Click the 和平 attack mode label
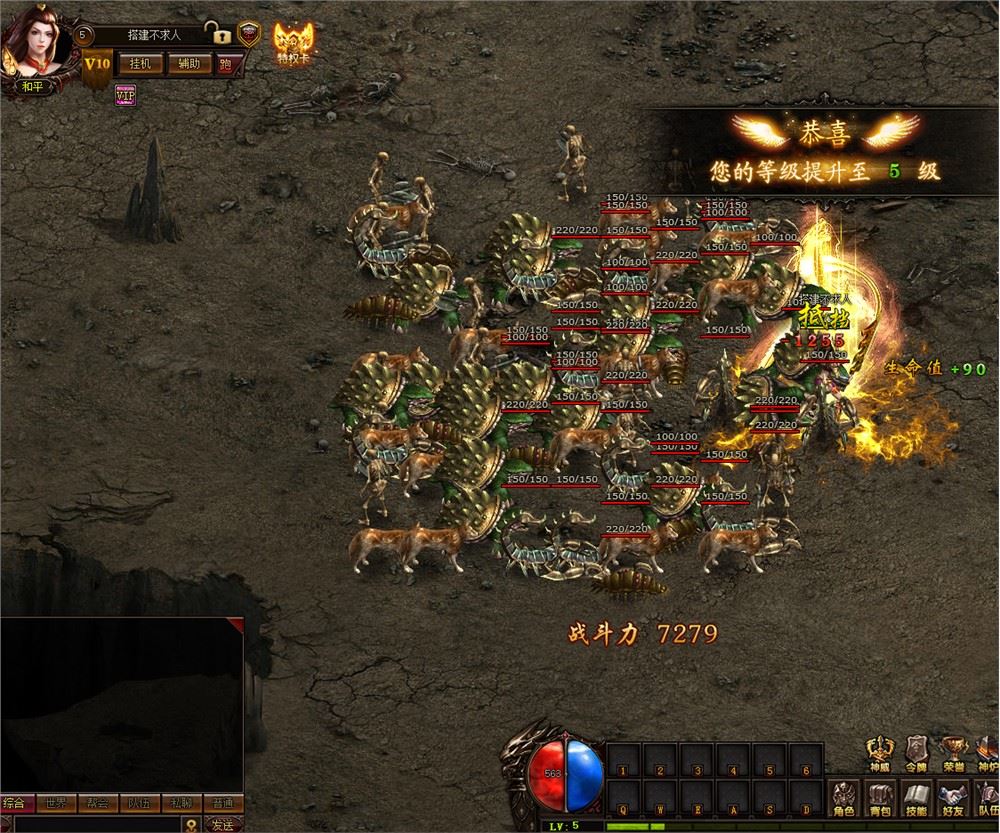The width and height of the screenshot is (1000, 833). [34, 86]
